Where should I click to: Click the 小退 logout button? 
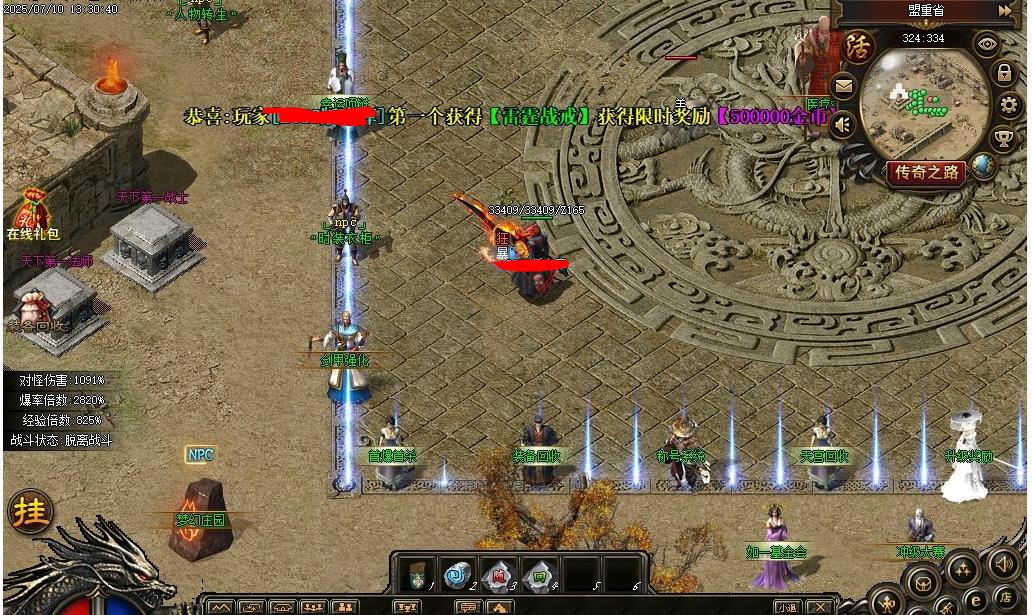[787, 607]
